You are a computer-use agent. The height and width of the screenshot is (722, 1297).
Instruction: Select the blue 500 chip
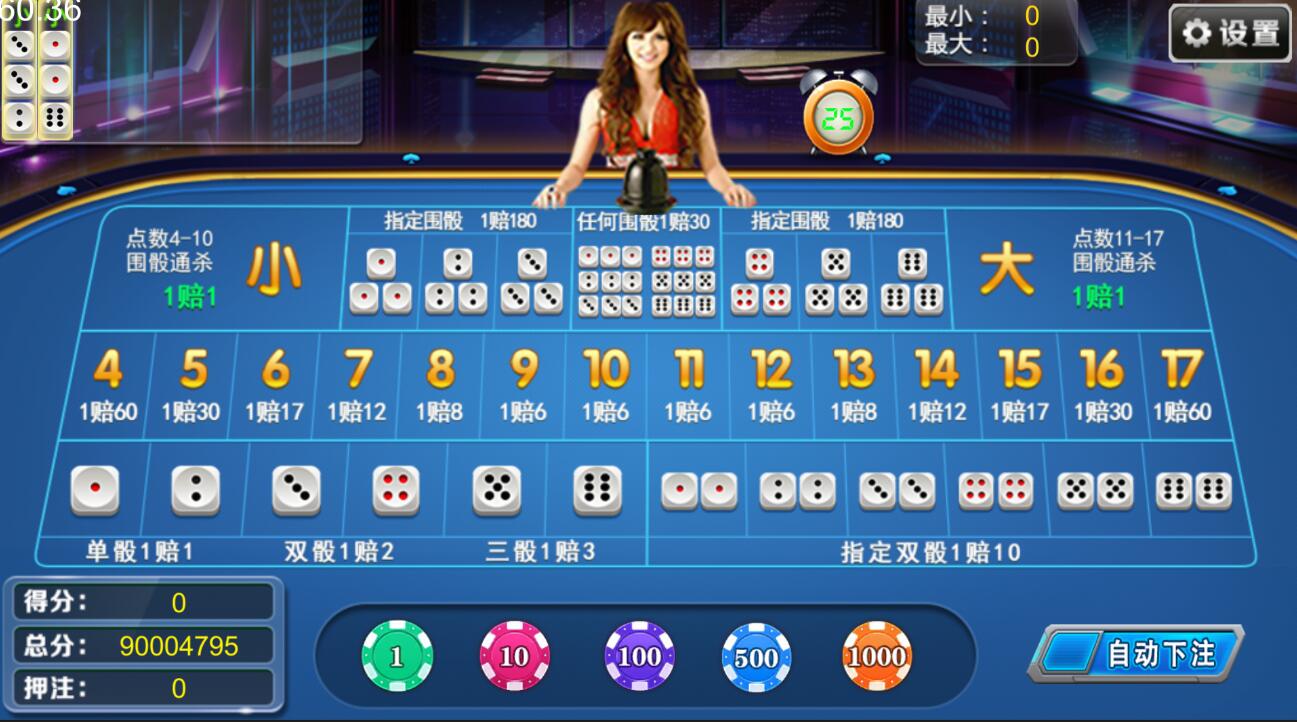757,655
